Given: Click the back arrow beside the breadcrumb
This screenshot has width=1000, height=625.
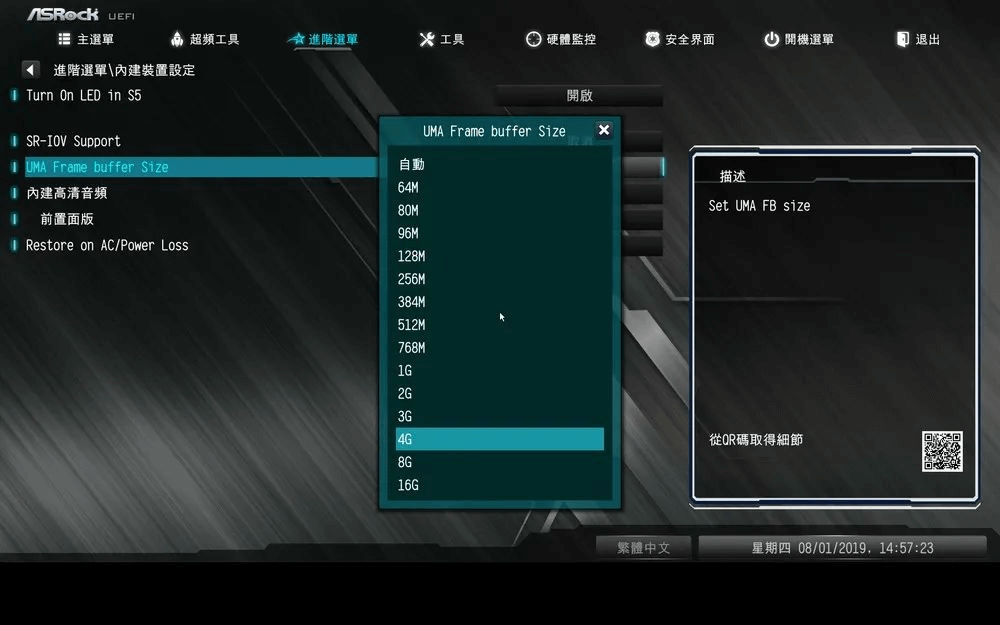Looking at the screenshot, I should pos(30,70).
